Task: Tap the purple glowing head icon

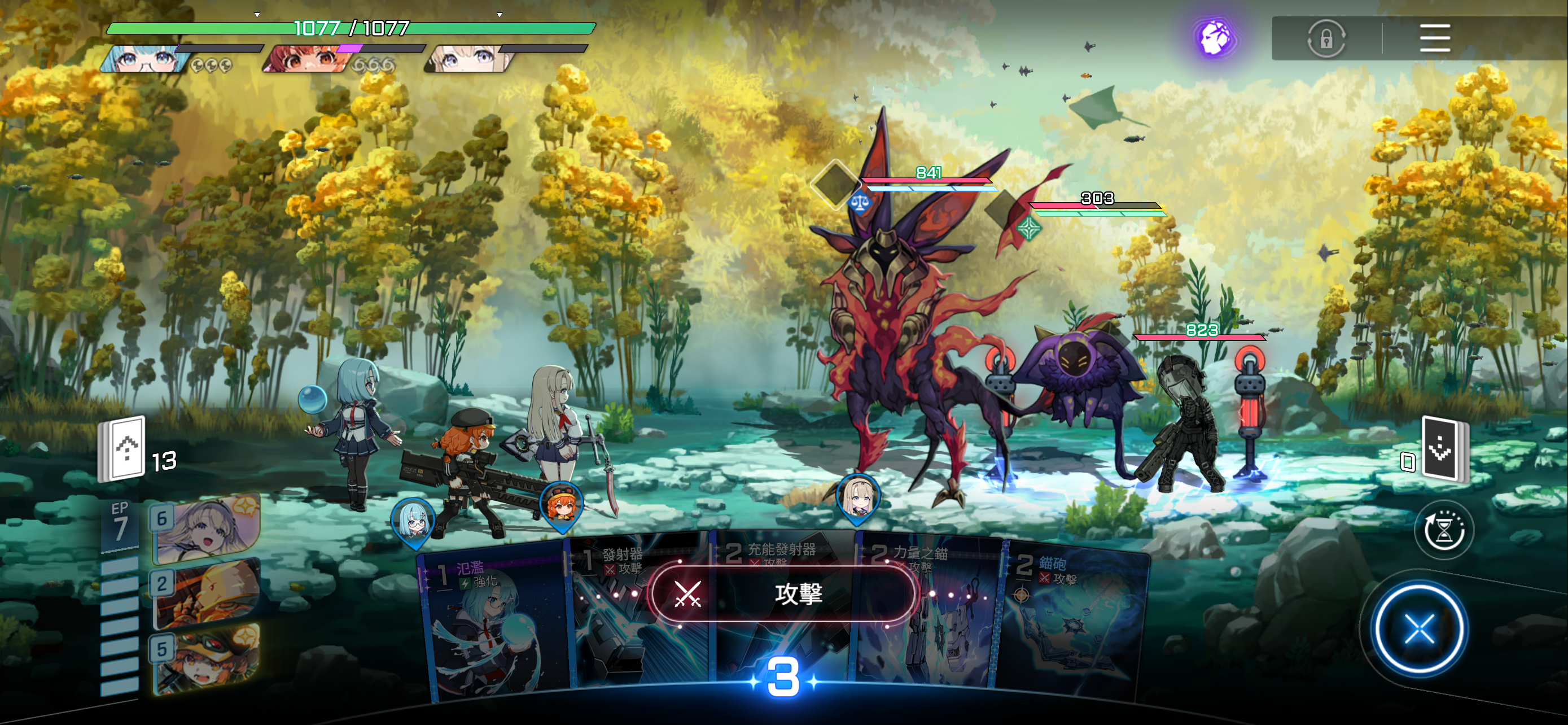Action: 1214,38
